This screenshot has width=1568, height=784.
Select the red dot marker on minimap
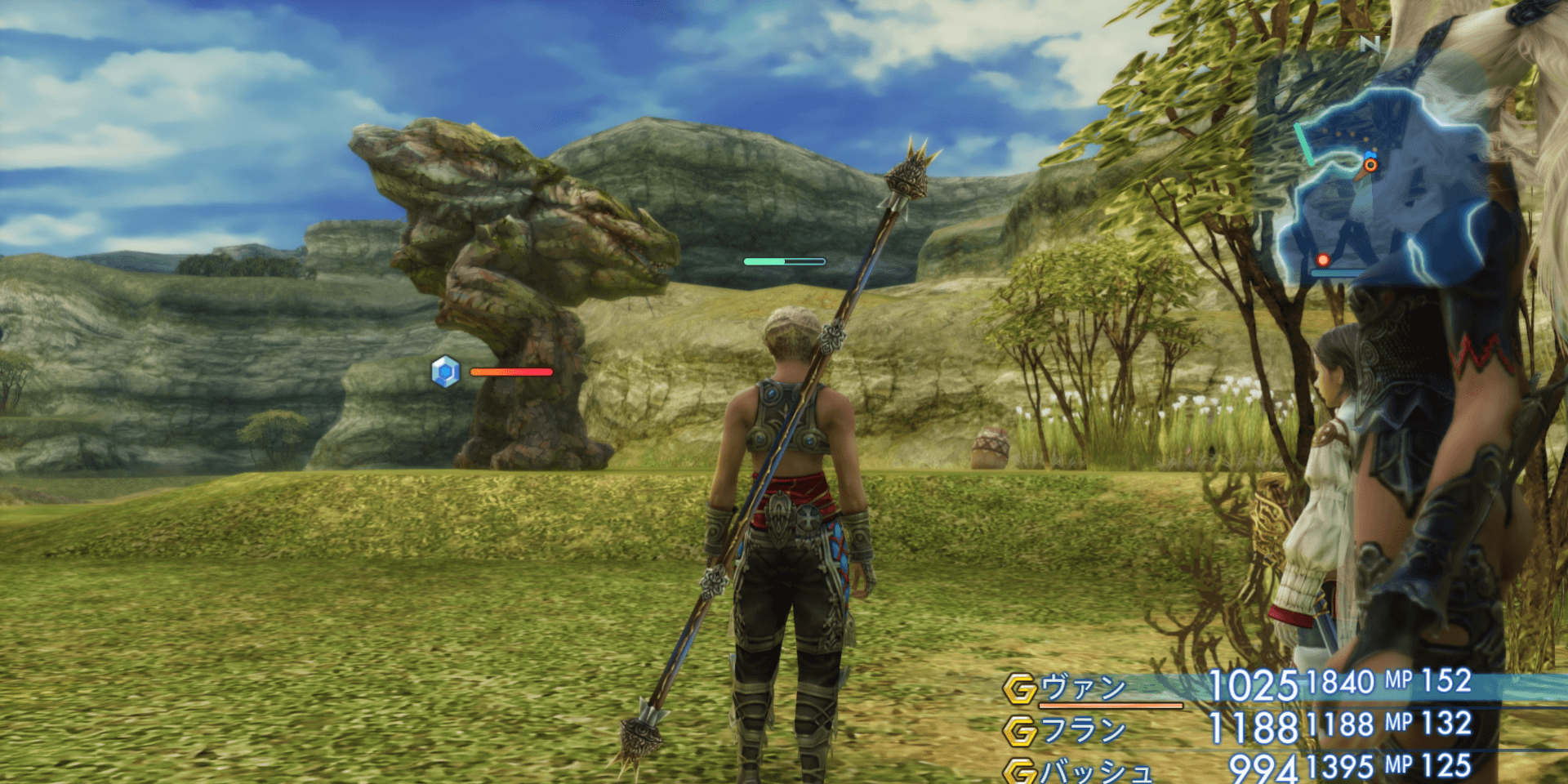point(1323,261)
